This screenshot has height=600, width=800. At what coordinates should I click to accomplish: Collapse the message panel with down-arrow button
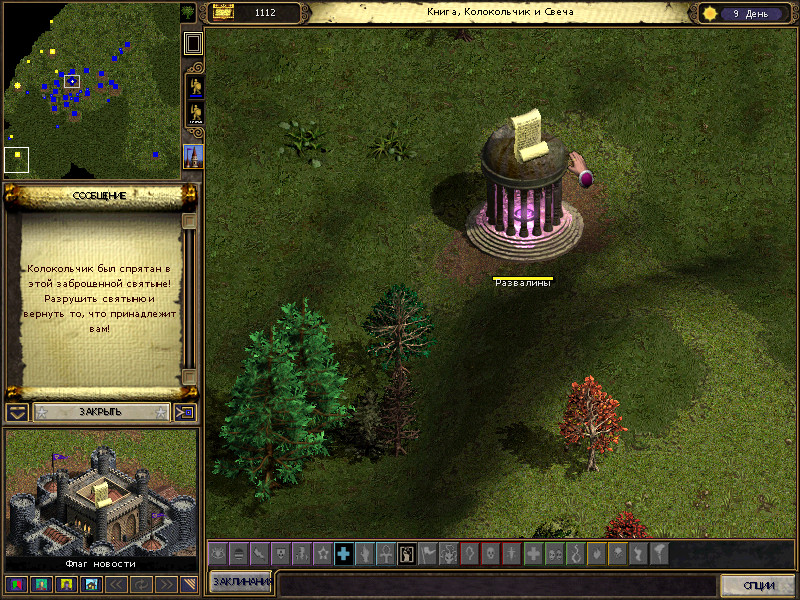tap(17, 412)
